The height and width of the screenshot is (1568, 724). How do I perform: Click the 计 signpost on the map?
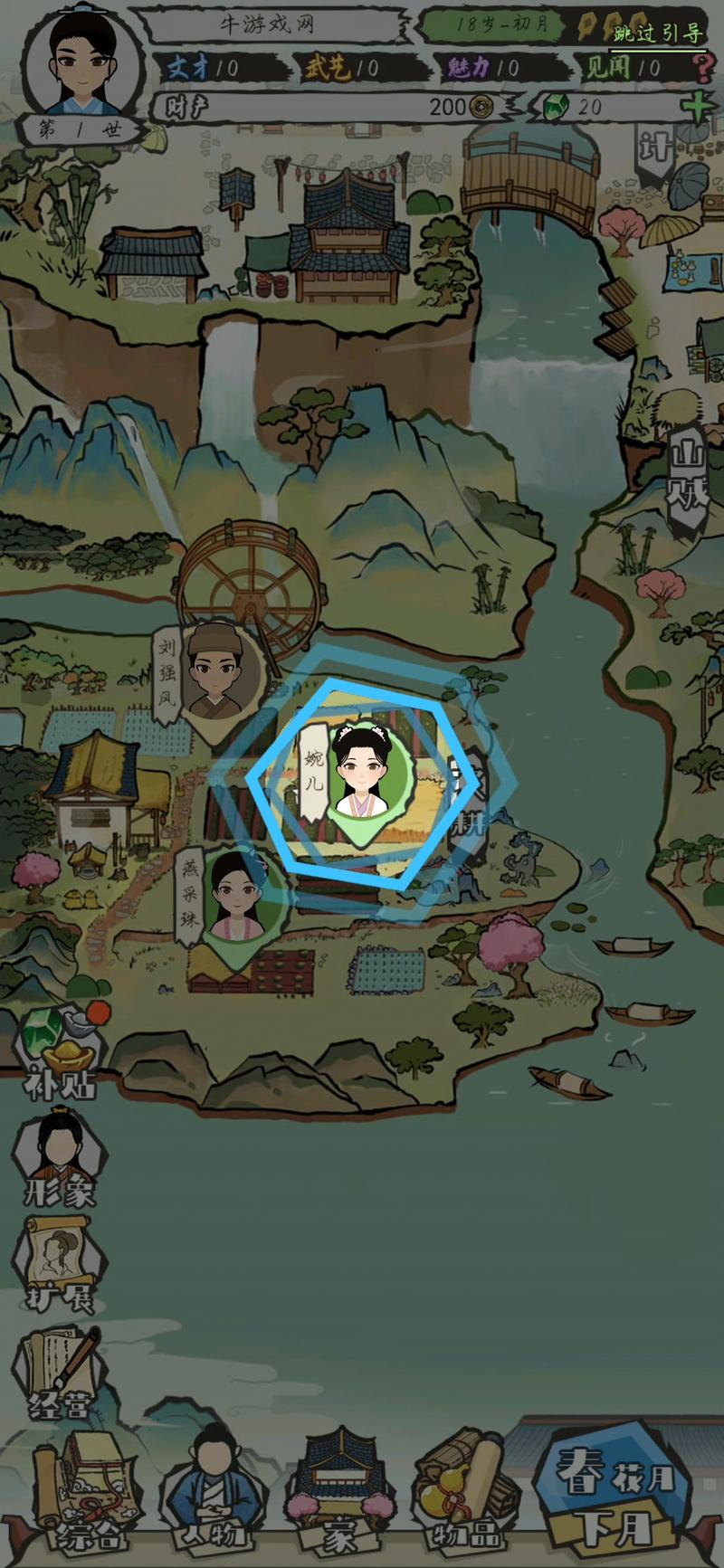[654, 149]
